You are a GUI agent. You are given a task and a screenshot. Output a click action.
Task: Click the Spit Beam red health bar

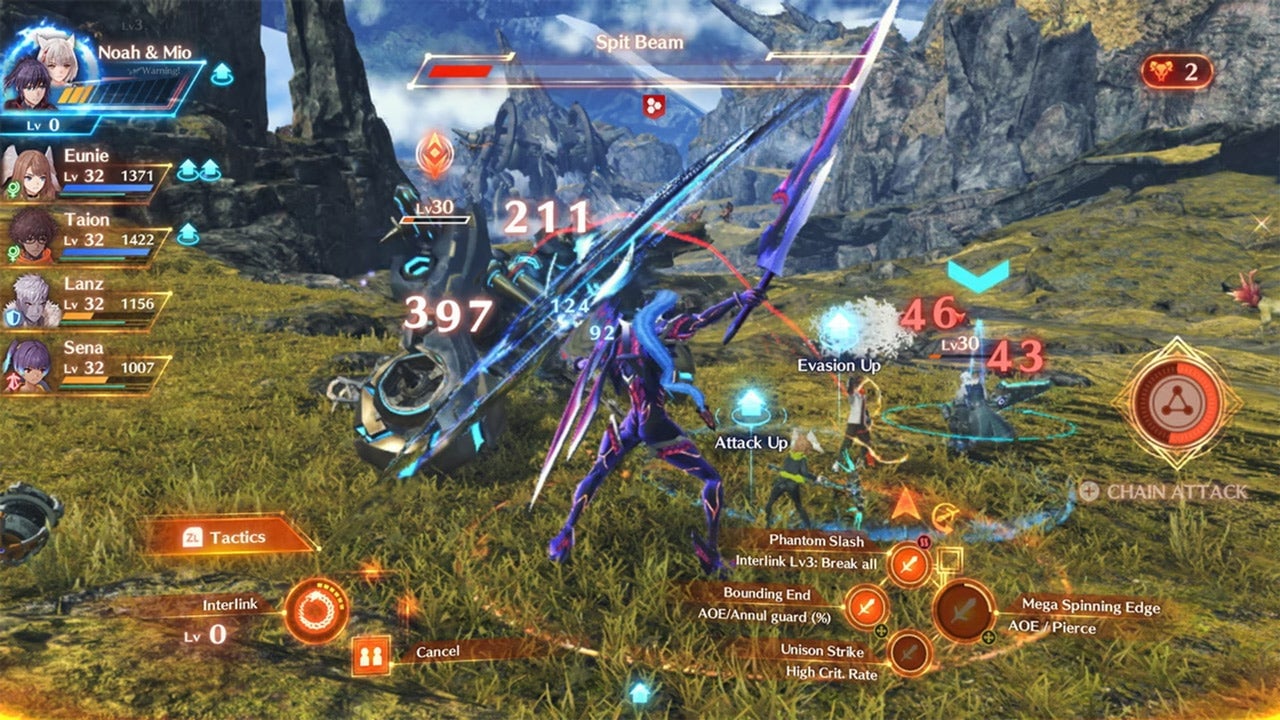pos(460,72)
